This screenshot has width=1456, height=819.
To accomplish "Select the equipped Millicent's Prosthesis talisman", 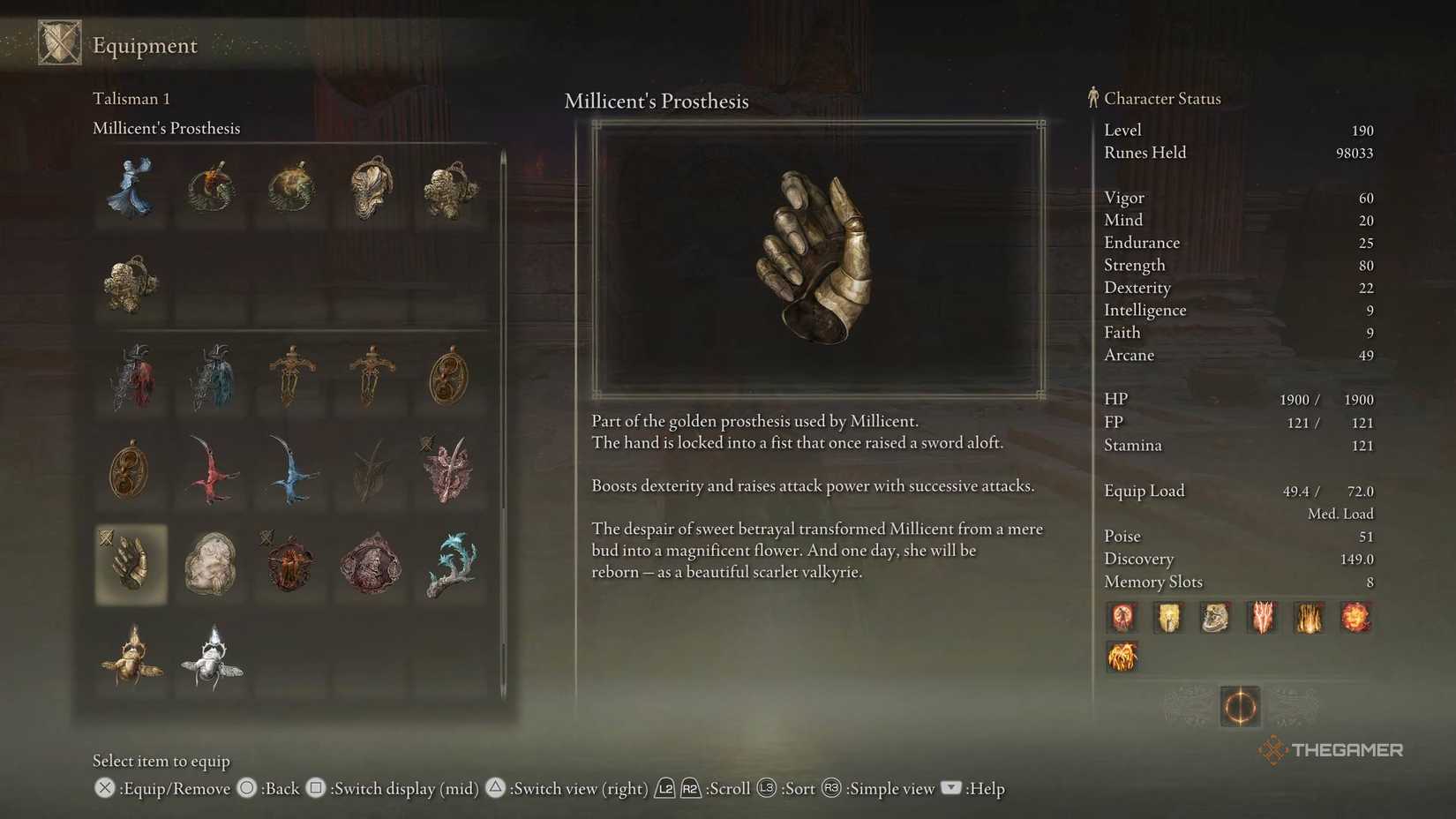I will click(x=131, y=565).
